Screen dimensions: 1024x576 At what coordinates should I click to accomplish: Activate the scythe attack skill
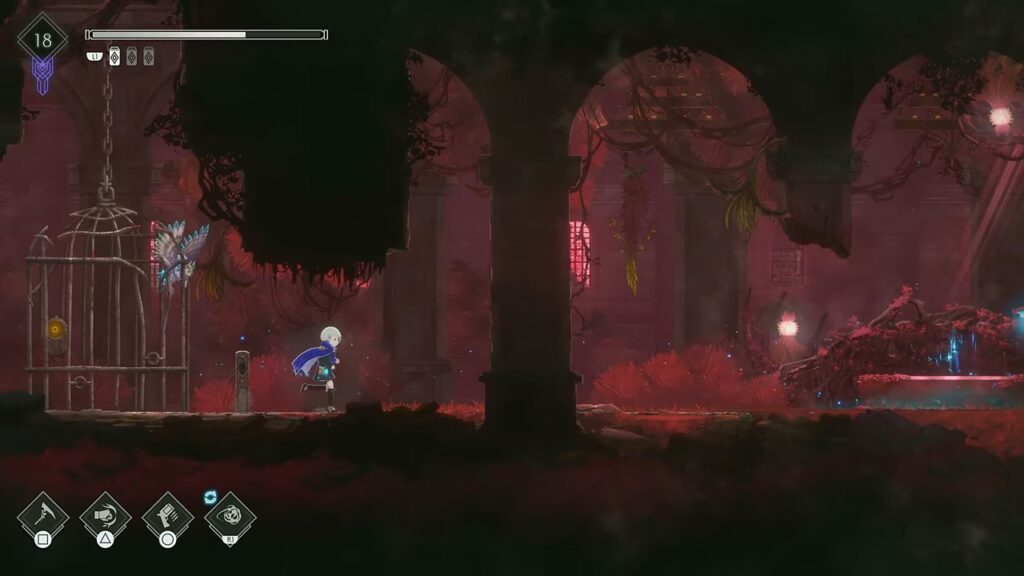point(43,517)
